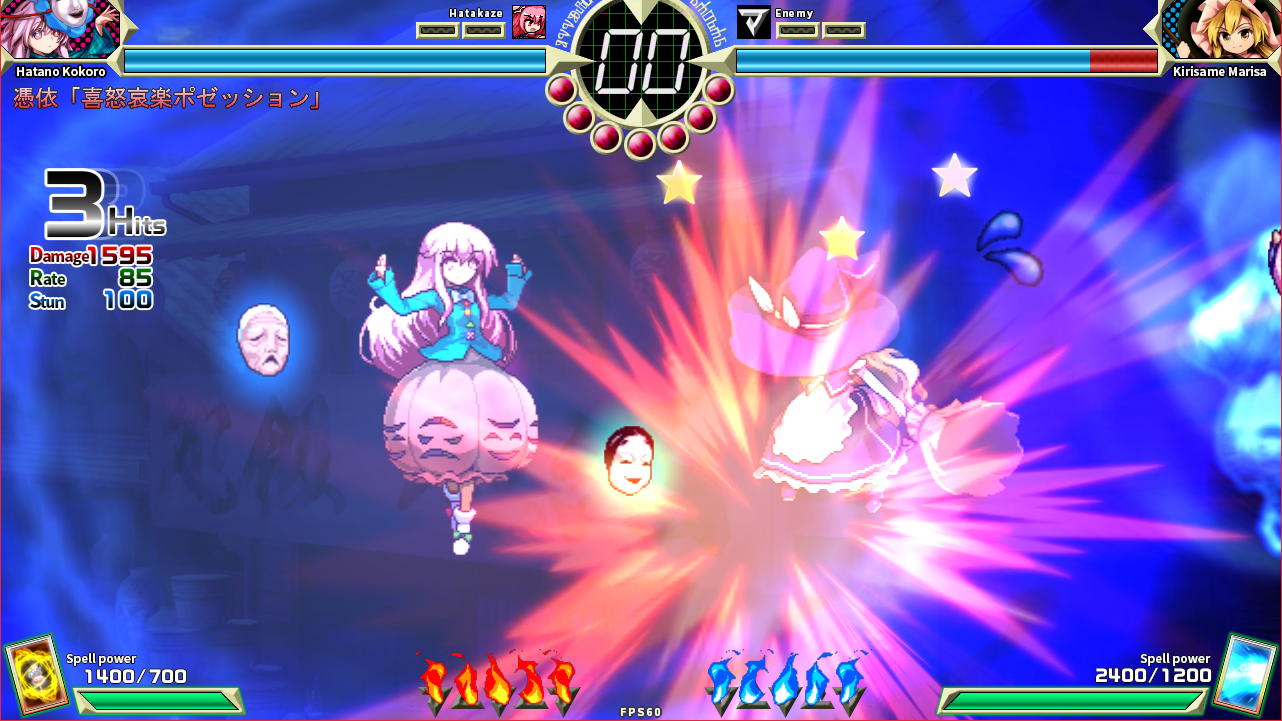Click Kirisame Marisa's character portrait
Viewport: 1282px width, 721px height.
click(1220, 30)
